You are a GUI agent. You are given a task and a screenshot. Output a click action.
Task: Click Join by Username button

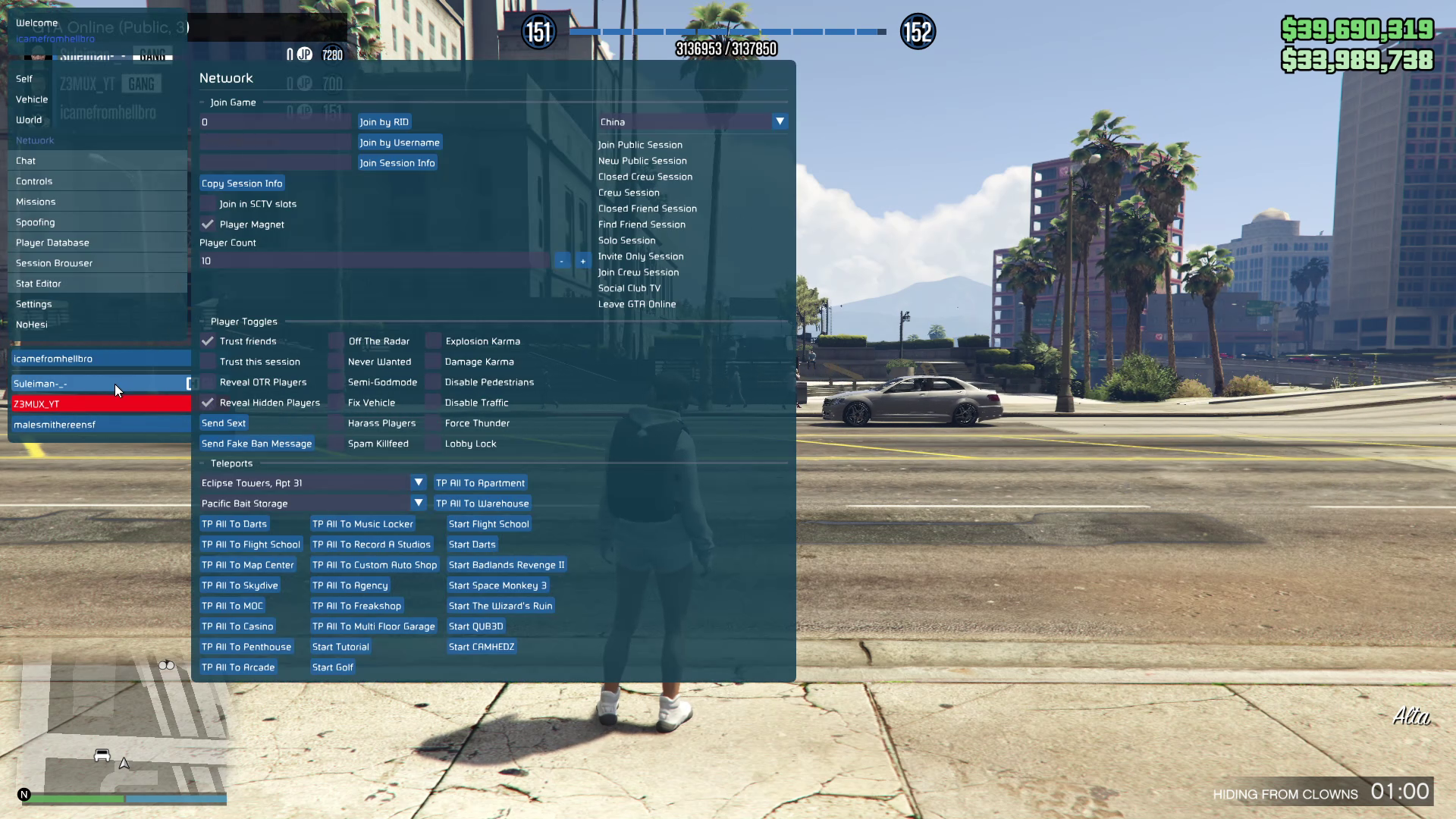(x=399, y=143)
